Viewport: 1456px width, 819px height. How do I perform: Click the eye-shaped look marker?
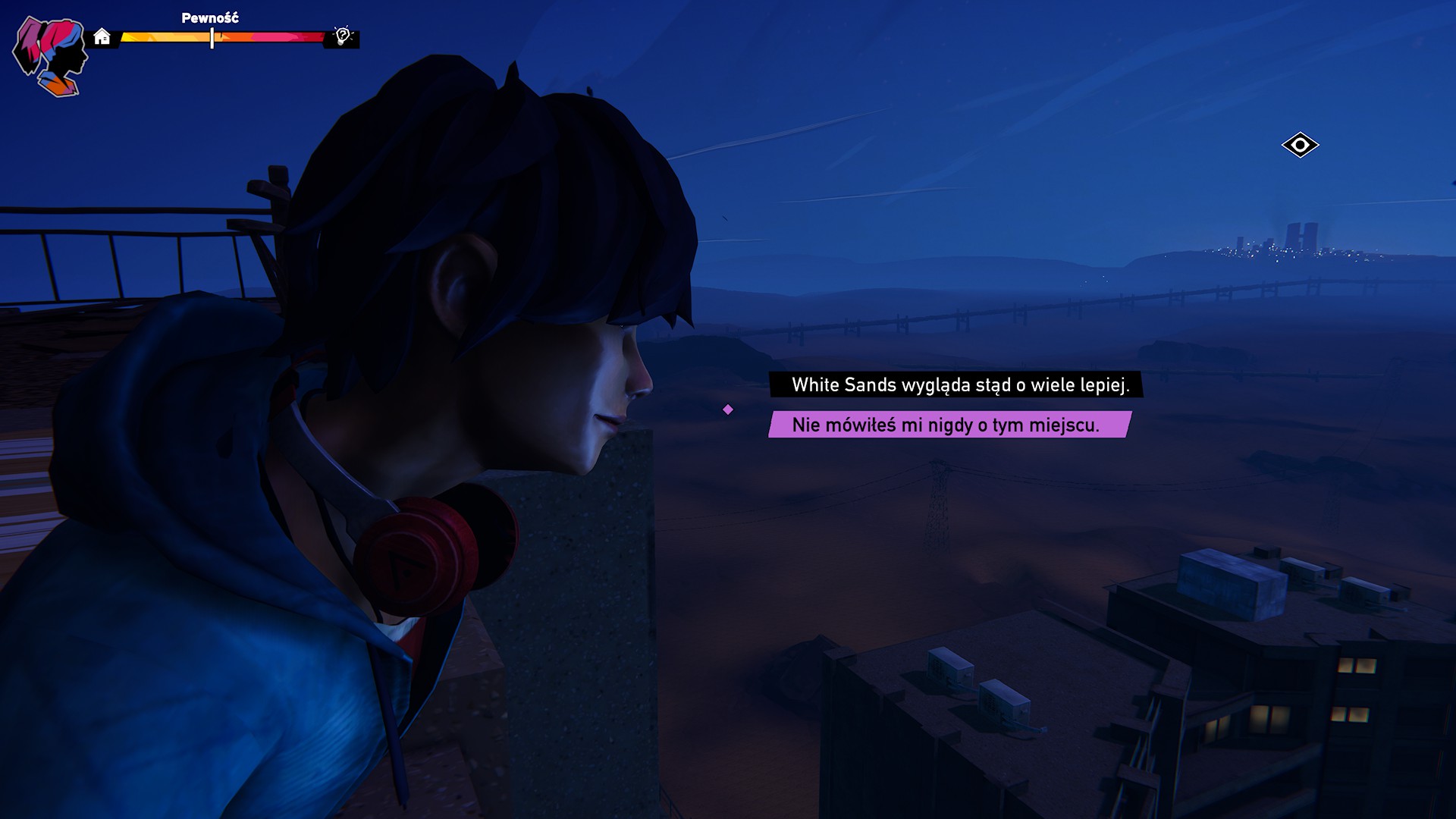tap(1300, 145)
